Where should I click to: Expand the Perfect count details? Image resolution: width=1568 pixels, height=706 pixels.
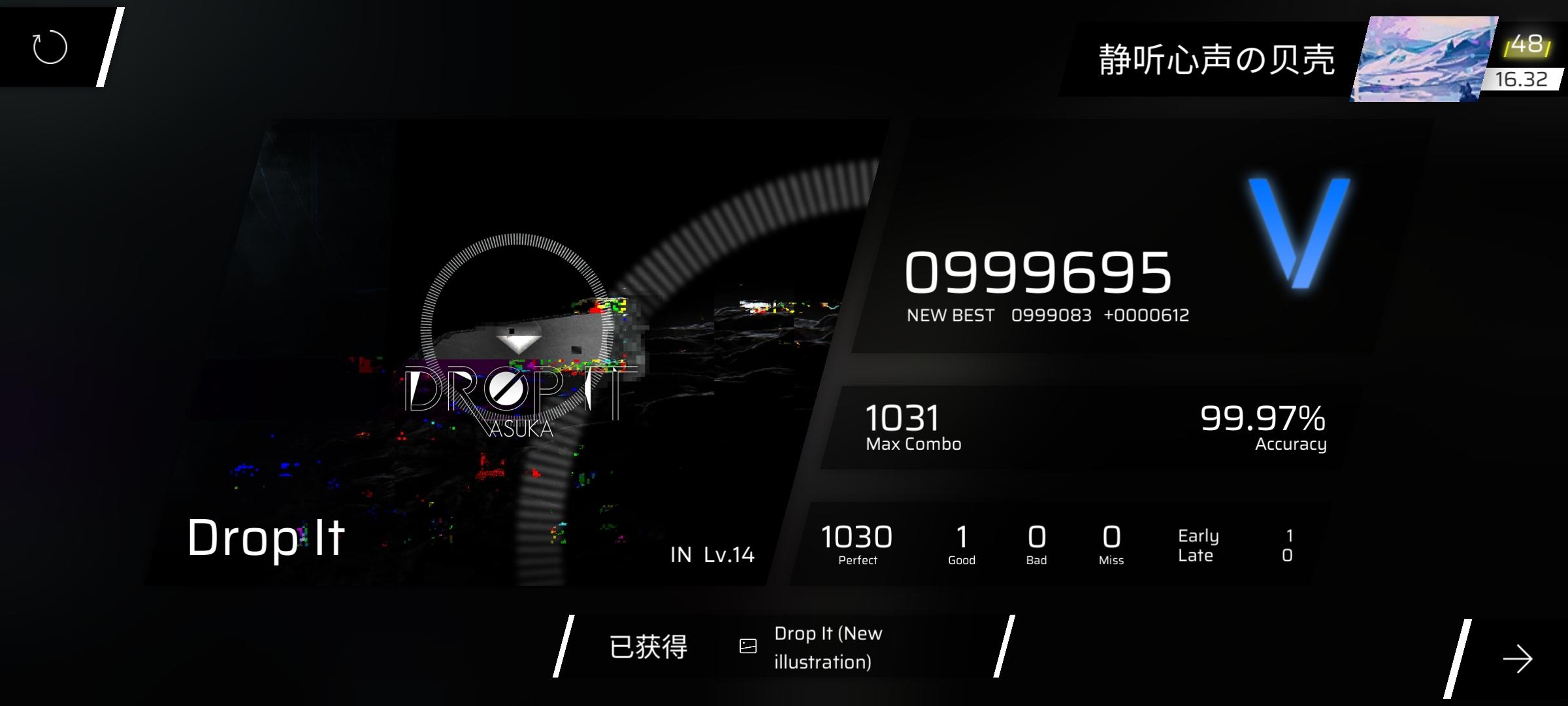pyautogui.click(x=857, y=543)
